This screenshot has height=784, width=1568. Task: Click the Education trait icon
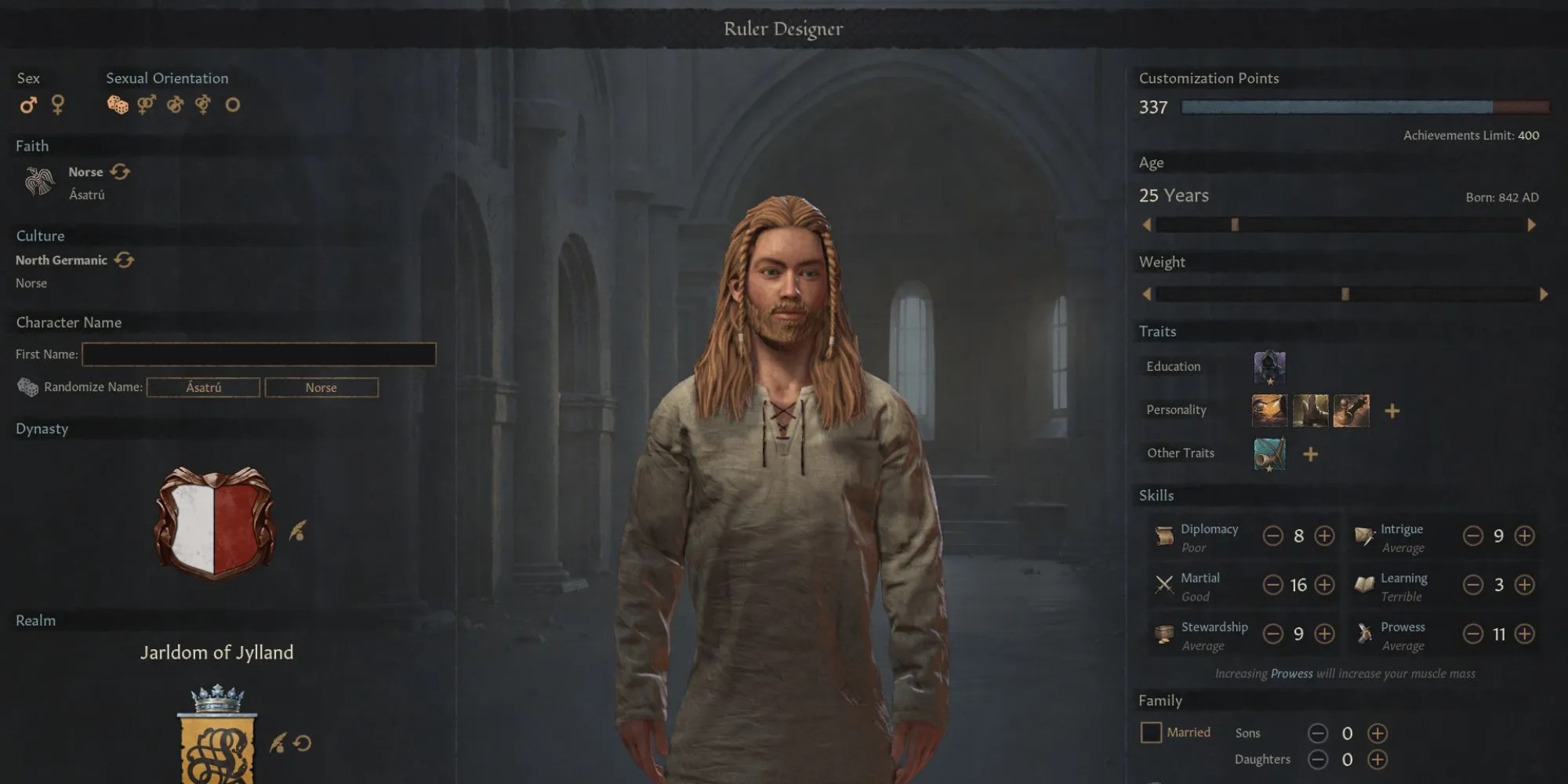click(x=1269, y=367)
